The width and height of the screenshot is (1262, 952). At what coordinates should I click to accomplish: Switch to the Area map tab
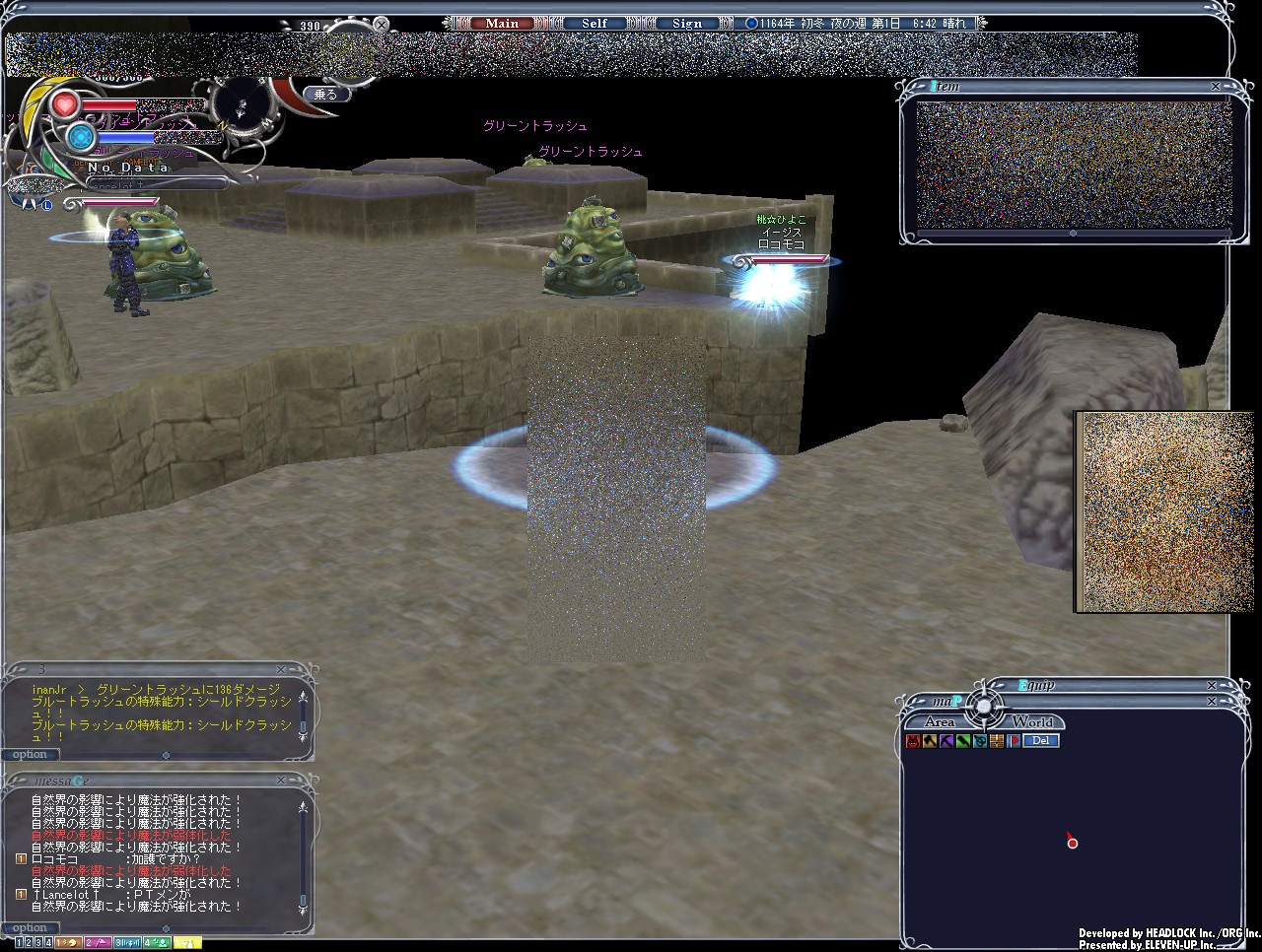pos(939,722)
